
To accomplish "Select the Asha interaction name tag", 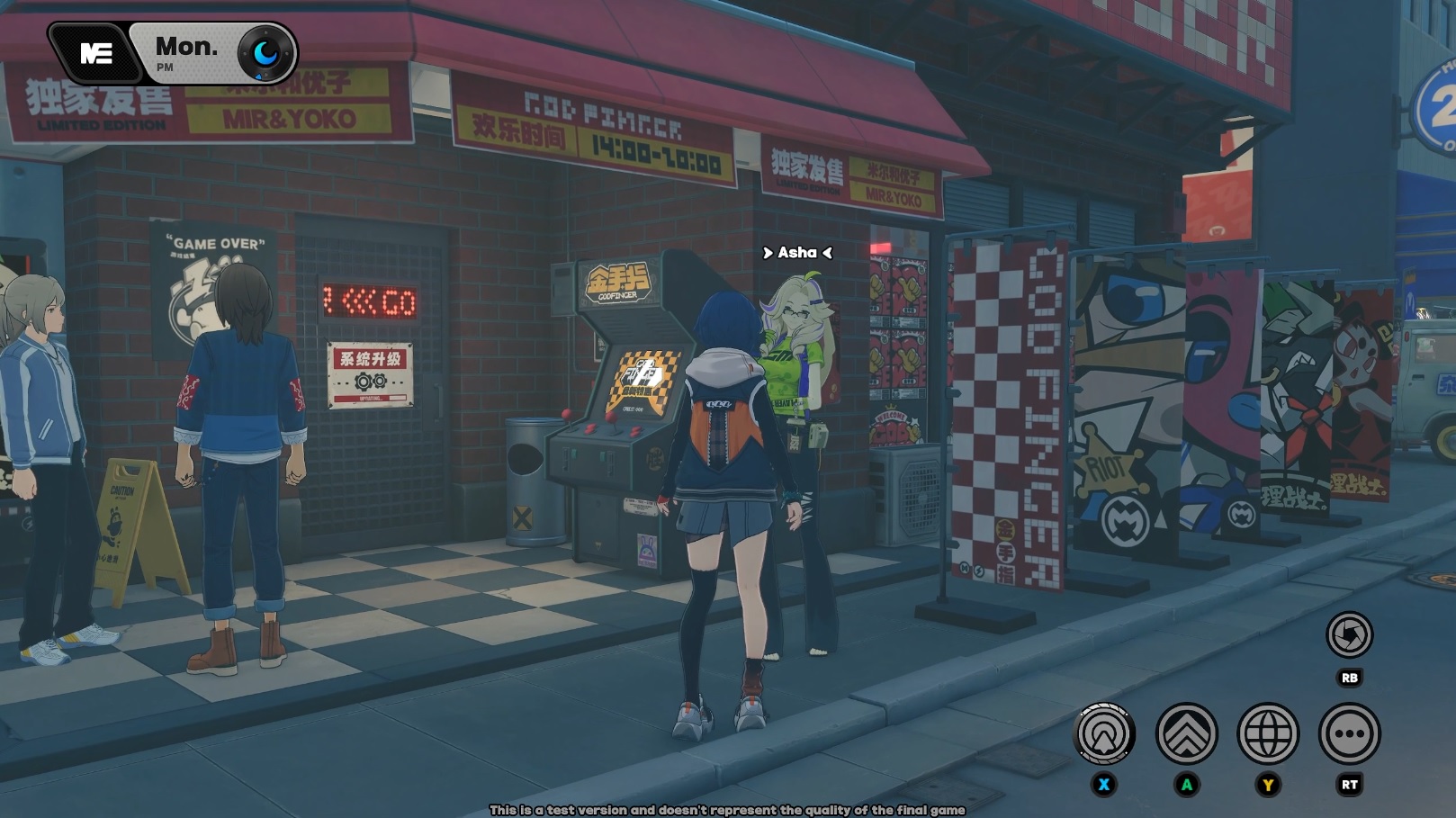I will pyautogui.click(x=797, y=253).
